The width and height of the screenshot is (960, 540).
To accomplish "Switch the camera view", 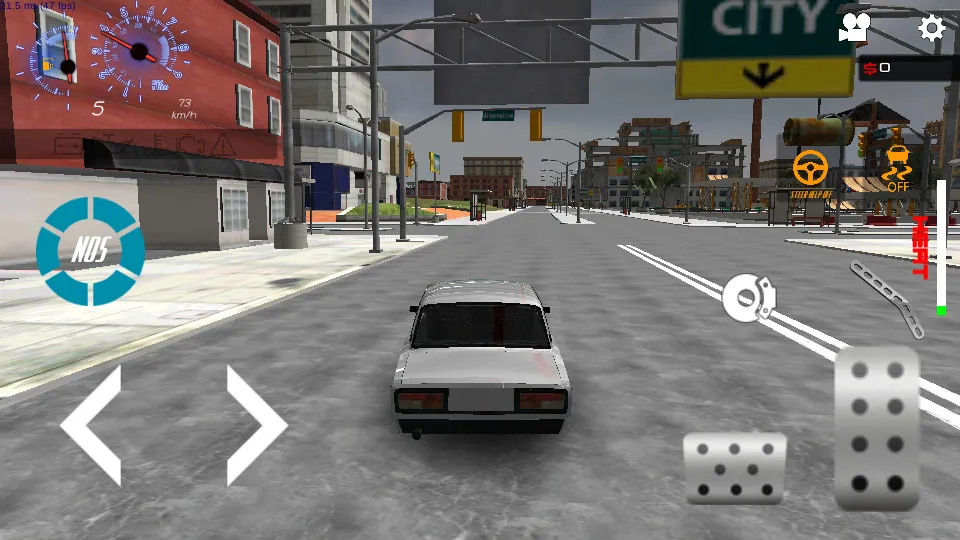I will (853, 28).
